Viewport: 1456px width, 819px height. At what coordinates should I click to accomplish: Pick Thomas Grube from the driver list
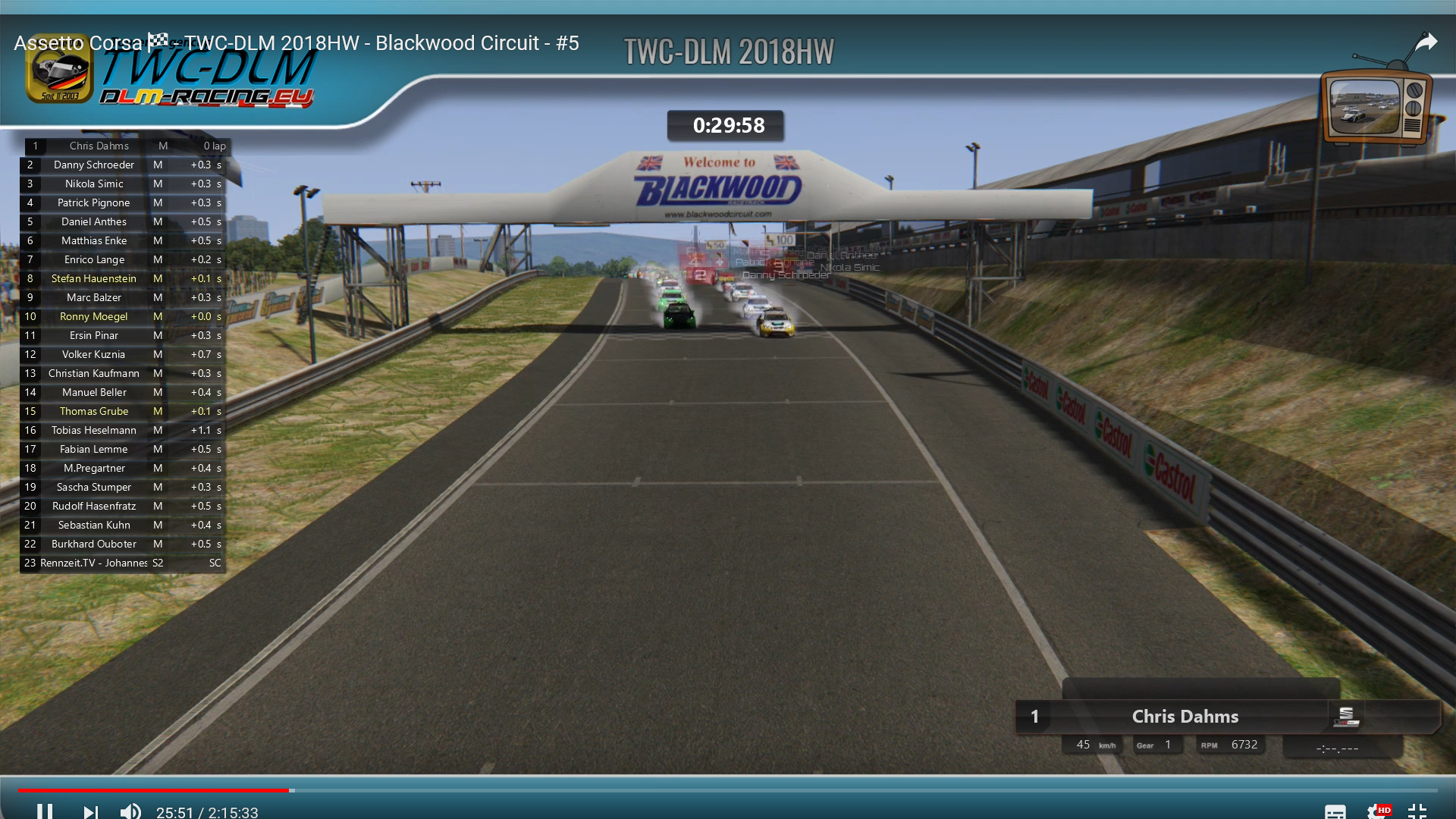[x=94, y=412]
